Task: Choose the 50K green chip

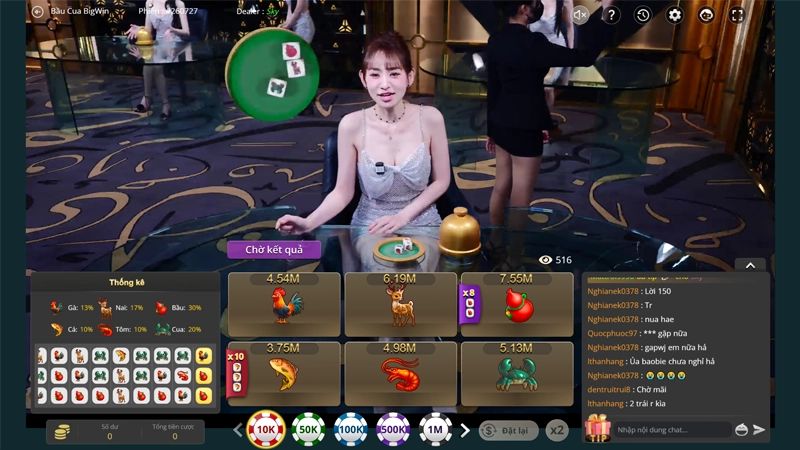Action: 309,430
